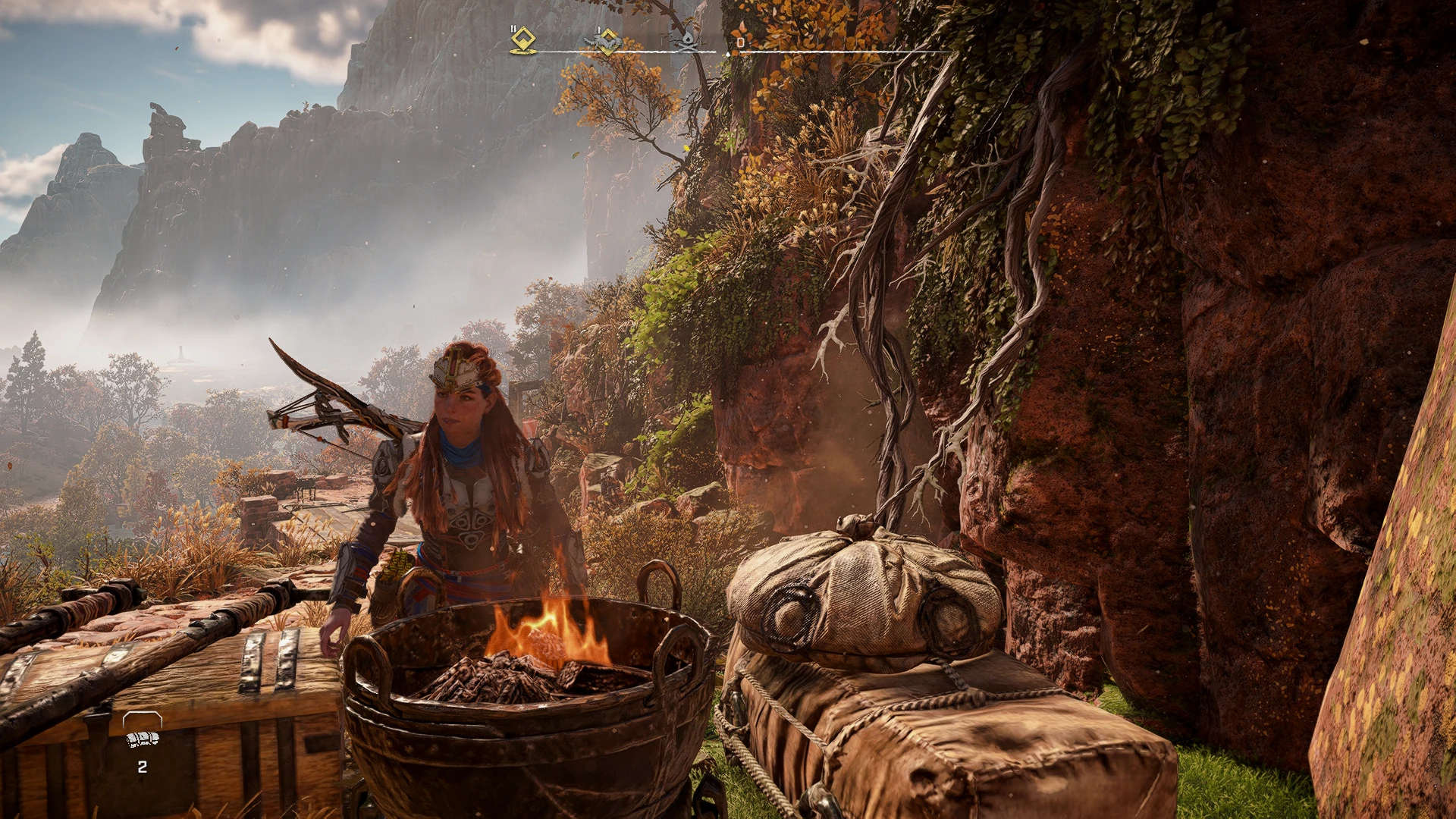Click the campfire marker on the compass
Screen dimensions: 1456x819
coord(687,41)
